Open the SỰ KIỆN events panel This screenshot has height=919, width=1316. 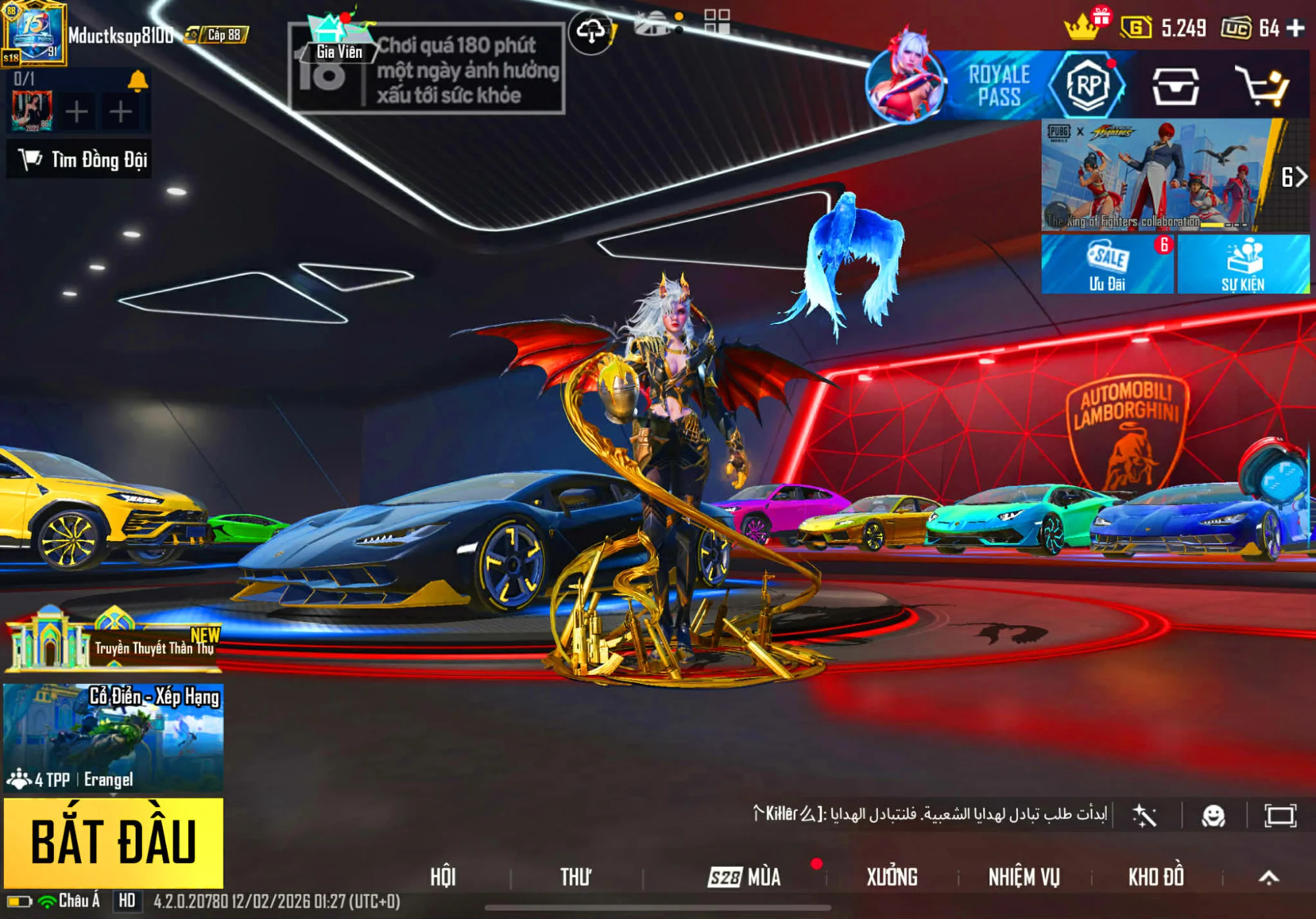coord(1243,265)
